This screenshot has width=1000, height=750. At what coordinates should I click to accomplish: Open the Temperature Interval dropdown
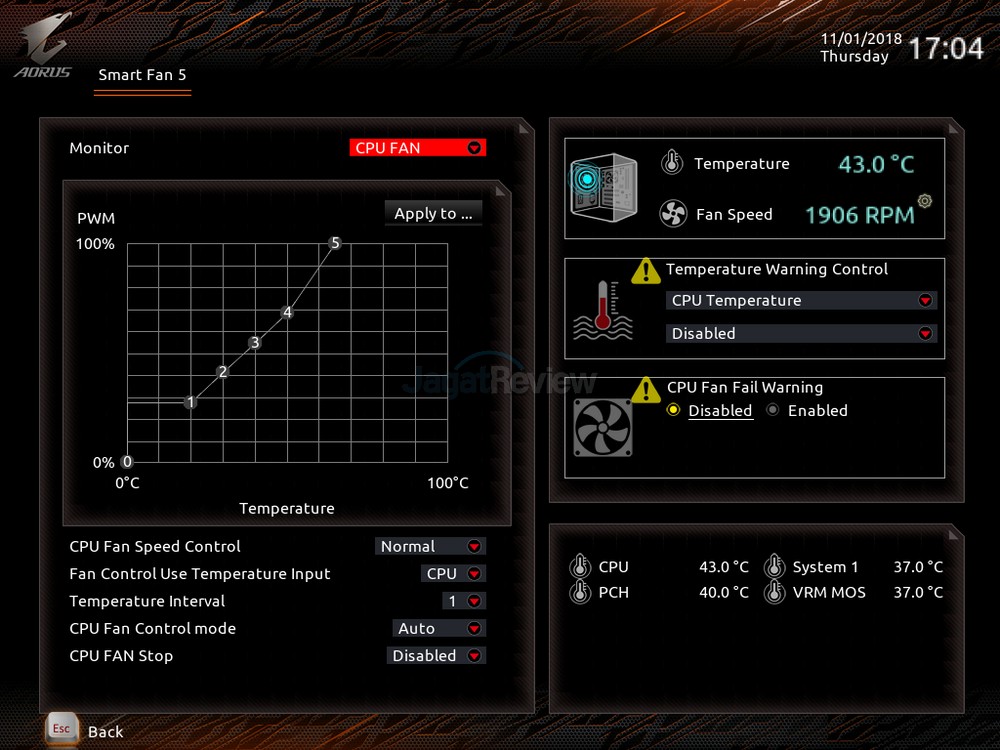pyautogui.click(x=464, y=601)
